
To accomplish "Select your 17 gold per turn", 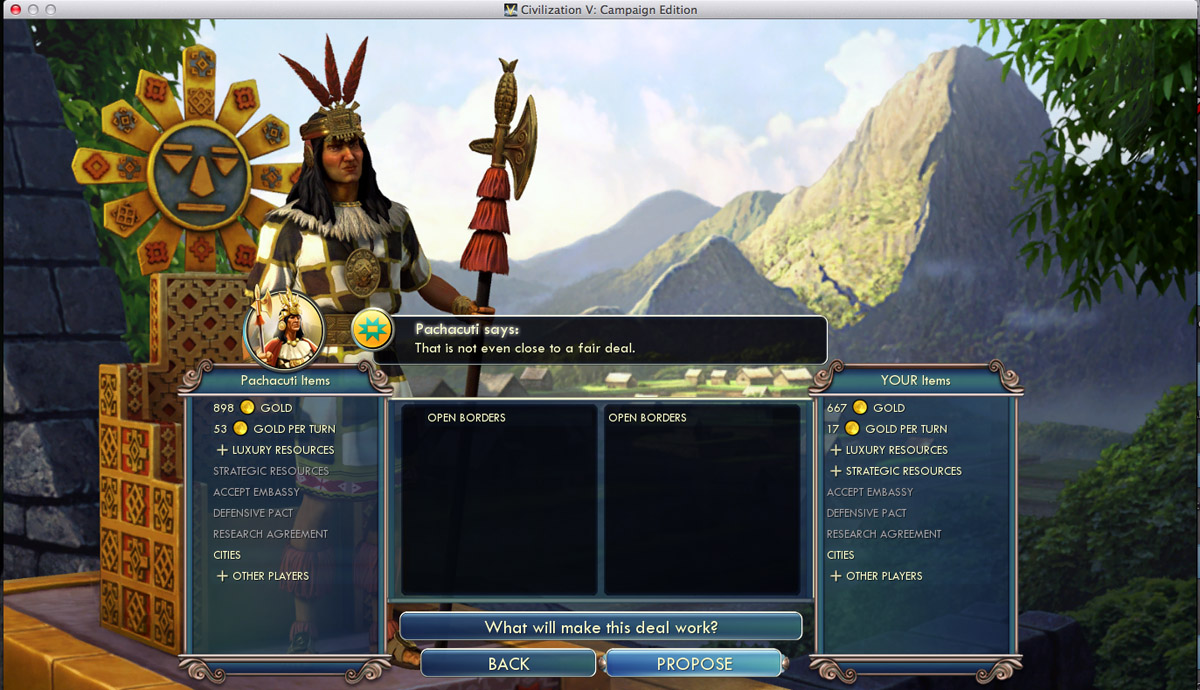I will pyautogui.click(x=887, y=429).
